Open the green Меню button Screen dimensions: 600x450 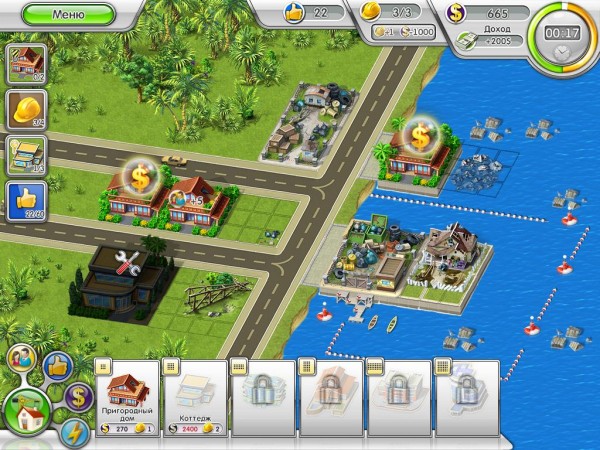[x=68, y=14]
